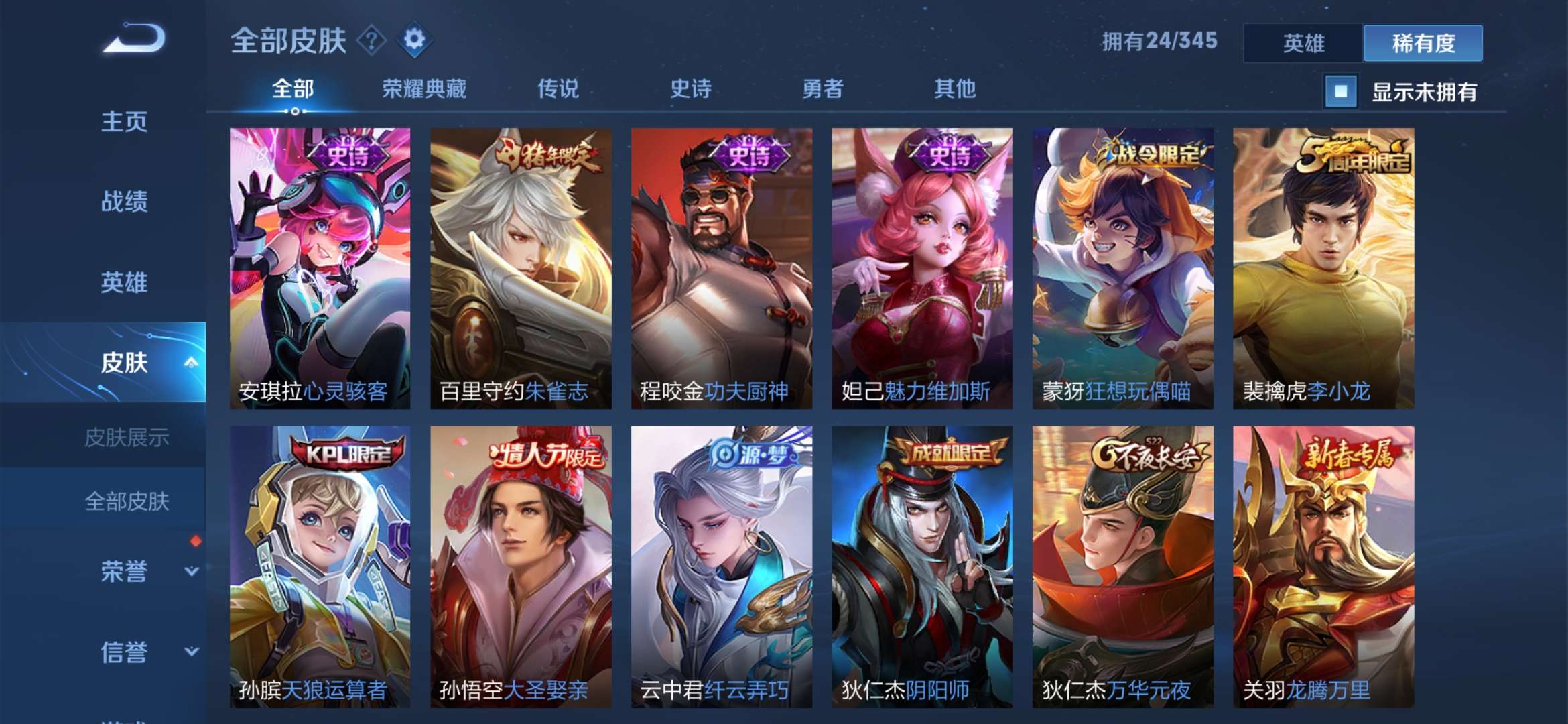Open the 皮肤展示 page
This screenshot has height=724, width=1568.
click(127, 437)
